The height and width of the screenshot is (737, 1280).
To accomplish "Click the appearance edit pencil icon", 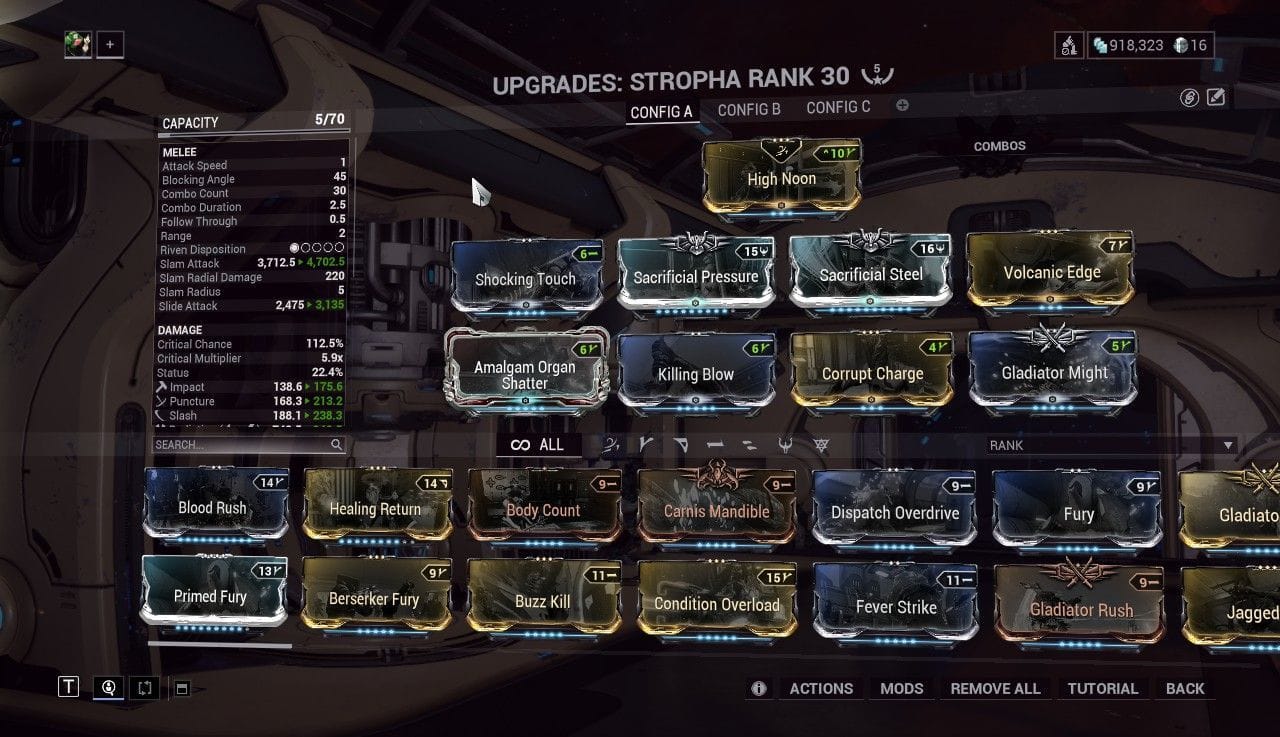I will tap(1214, 96).
